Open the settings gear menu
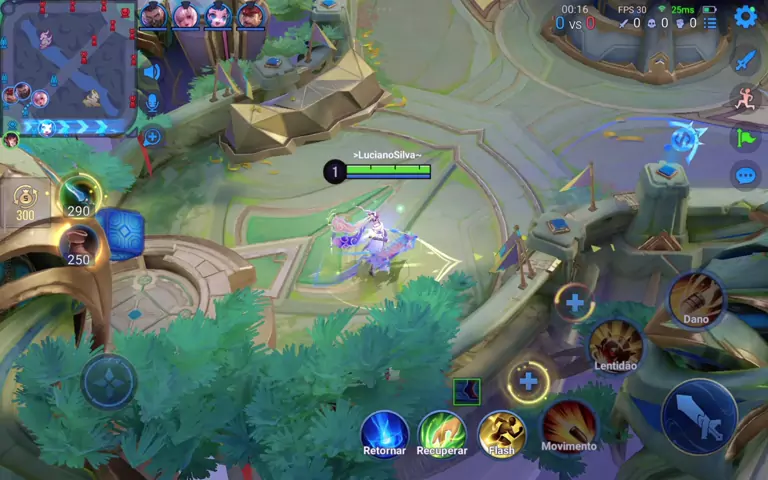Screen dimensions: 768x480 [745, 16]
